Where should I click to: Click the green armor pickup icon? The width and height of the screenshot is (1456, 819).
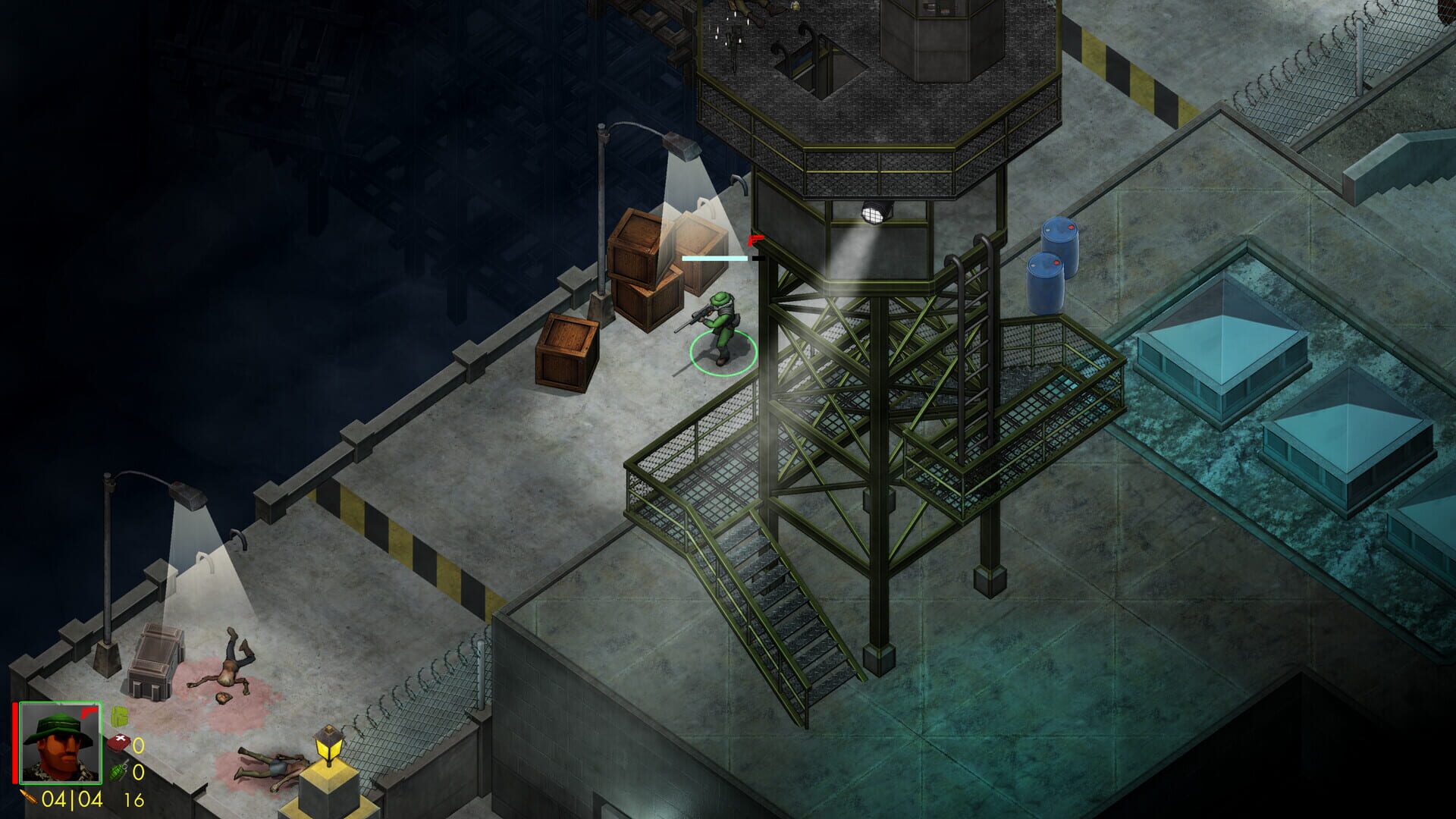pos(120,717)
